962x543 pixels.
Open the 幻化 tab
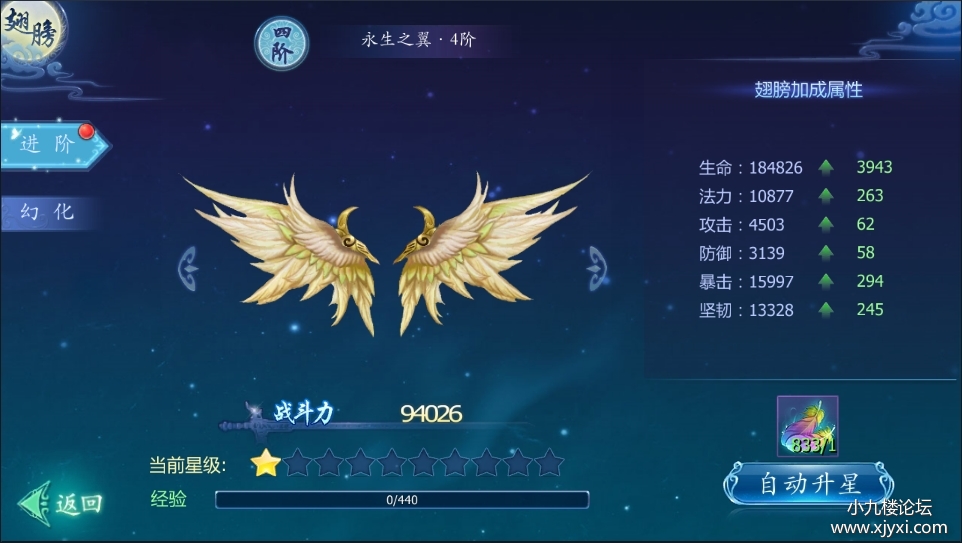[x=48, y=212]
